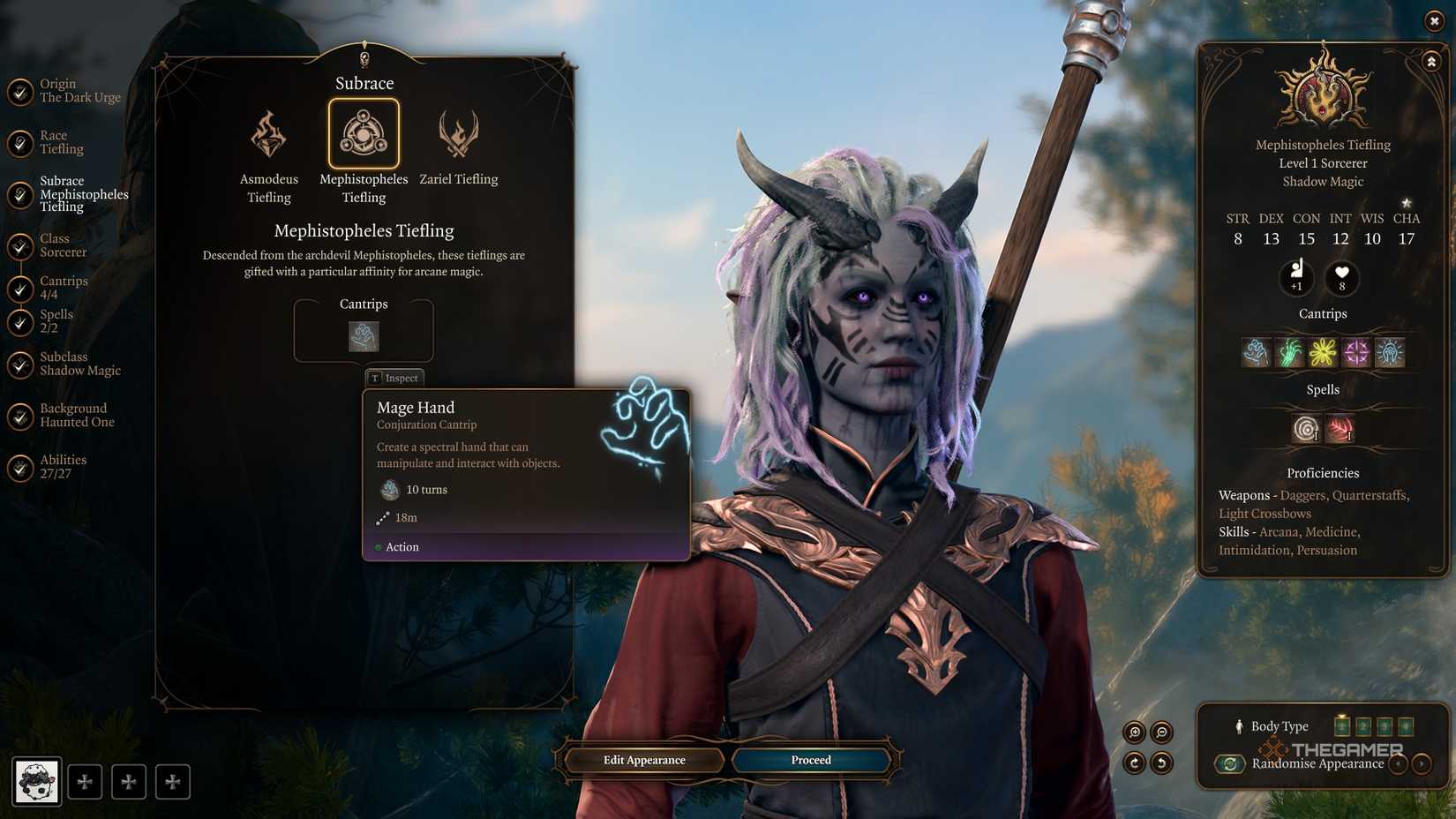Screen dimensions: 1456x819
Task: Go to the Class Sorcerer step in the sidebar
Action: 62,244
